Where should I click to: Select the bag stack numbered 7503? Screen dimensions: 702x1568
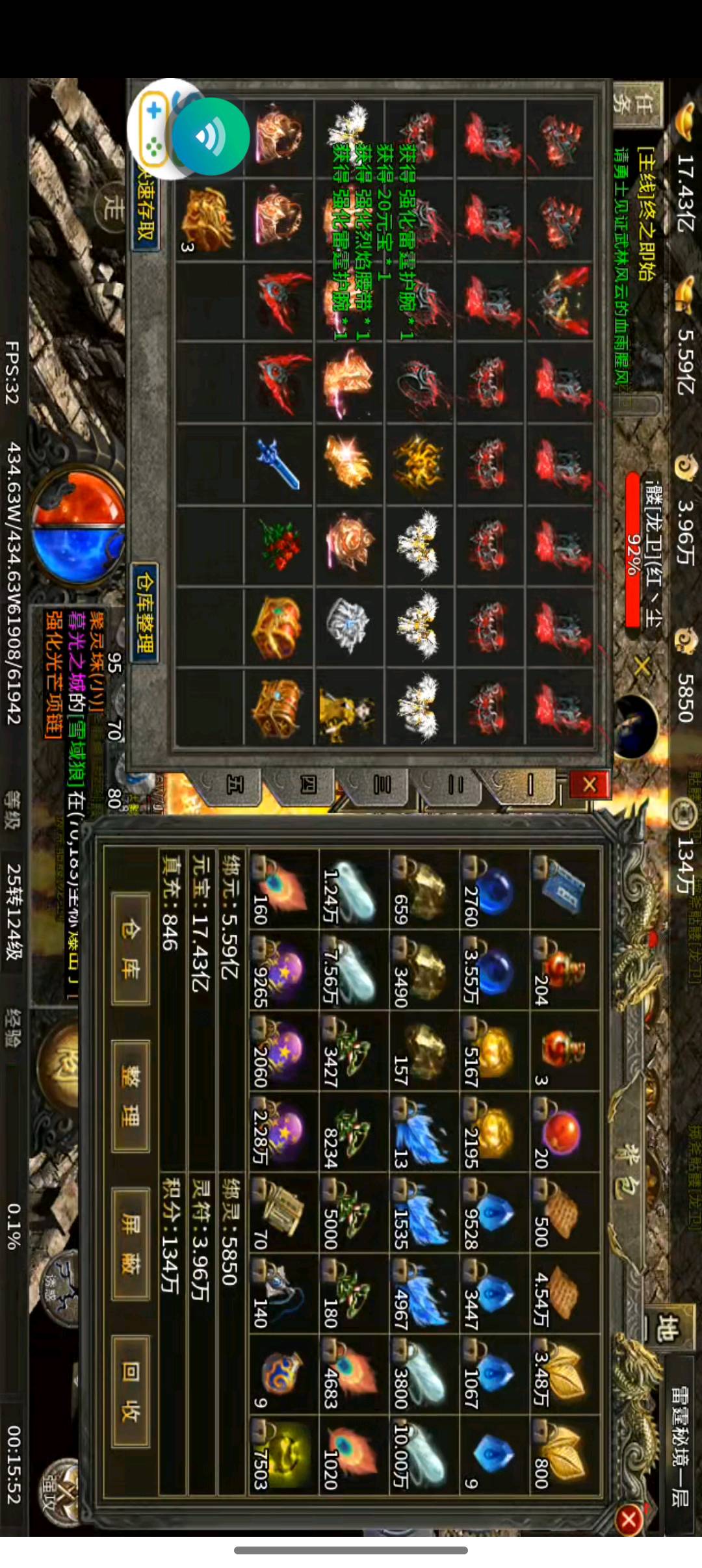tap(284, 1456)
